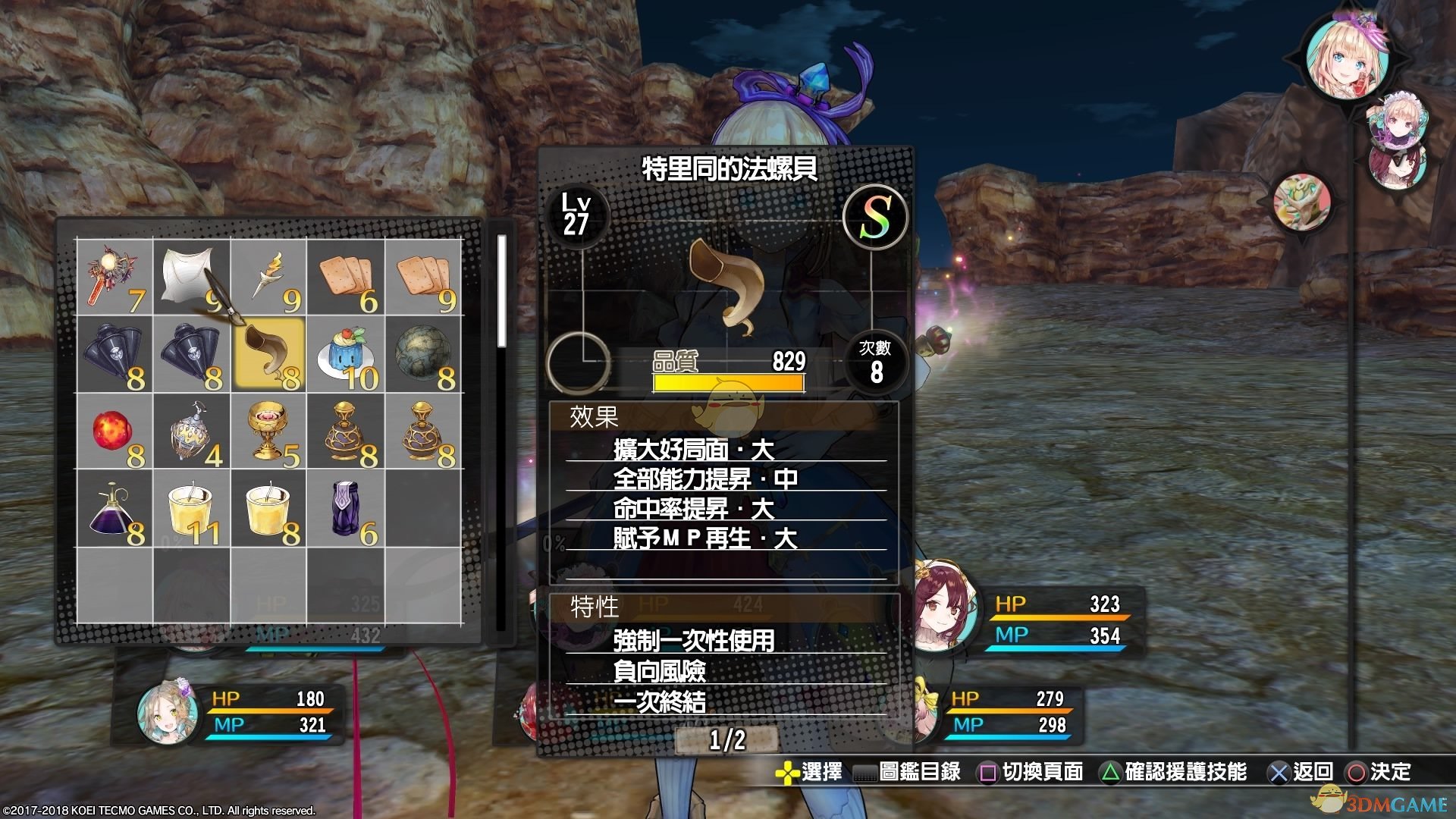Screen dimensions: 1456x819
Task: Pick the red fiery orb item
Action: point(115,432)
